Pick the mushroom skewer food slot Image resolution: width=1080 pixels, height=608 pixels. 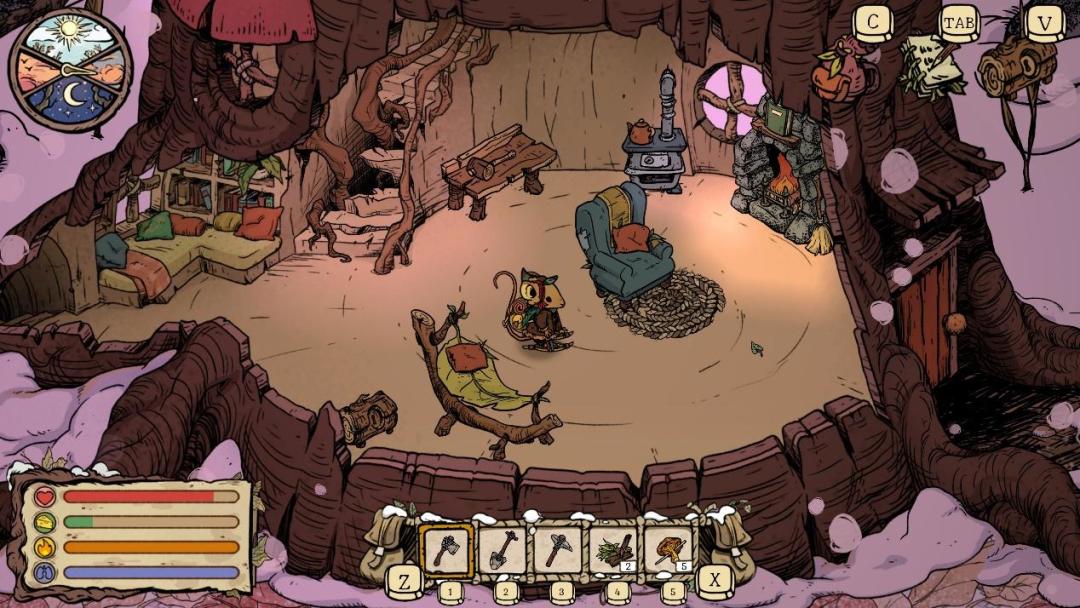click(668, 550)
